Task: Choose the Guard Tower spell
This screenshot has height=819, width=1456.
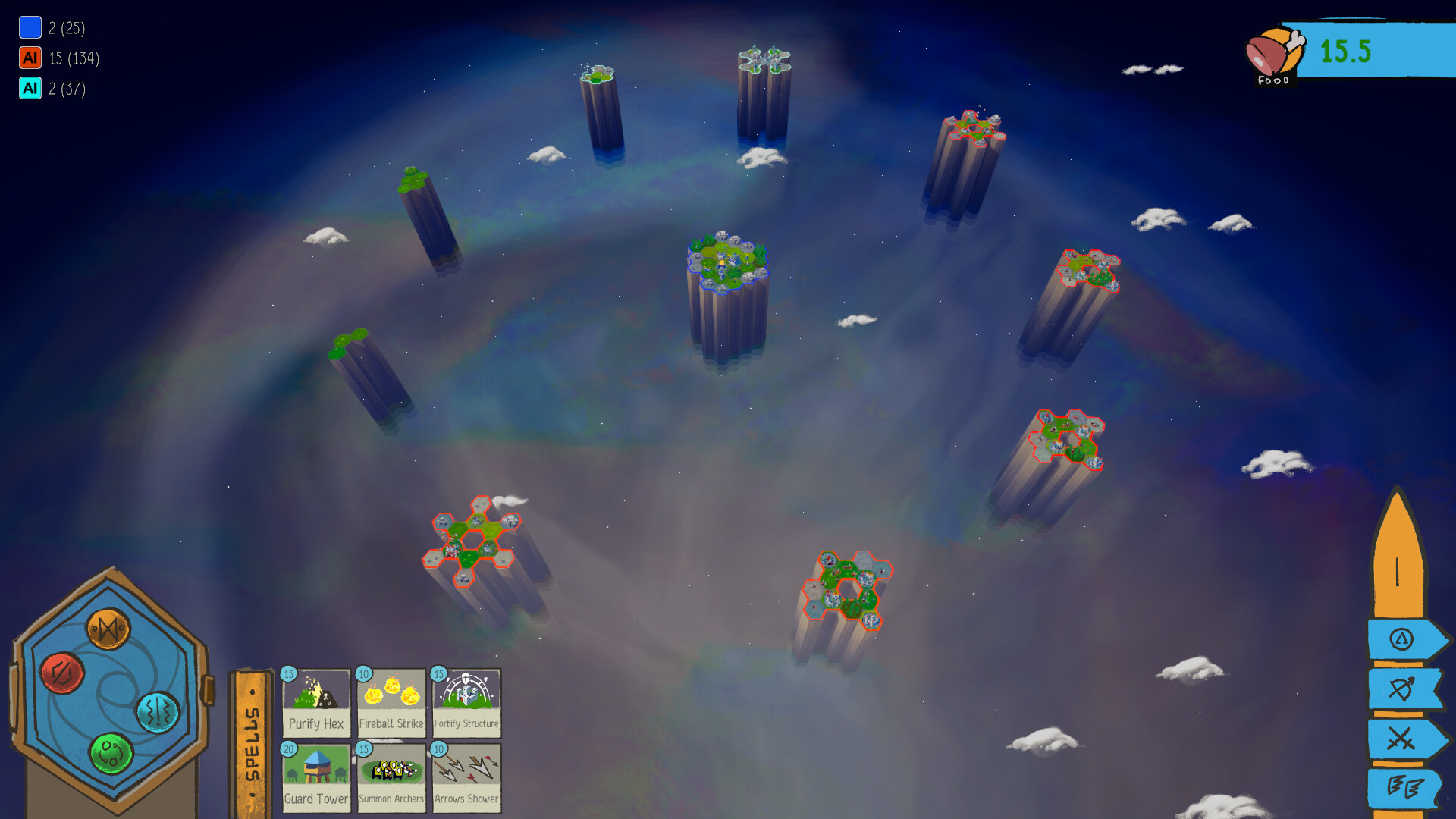Action: point(316,775)
